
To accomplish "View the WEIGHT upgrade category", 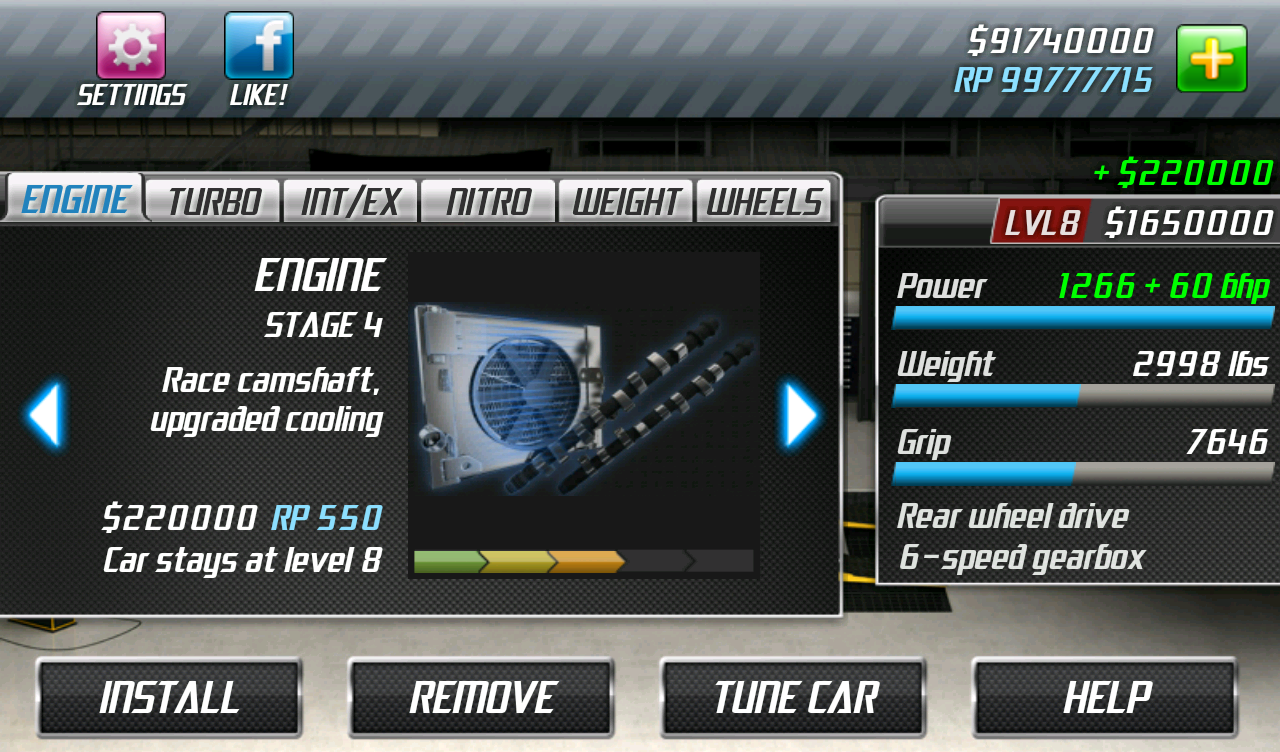I will (x=625, y=201).
